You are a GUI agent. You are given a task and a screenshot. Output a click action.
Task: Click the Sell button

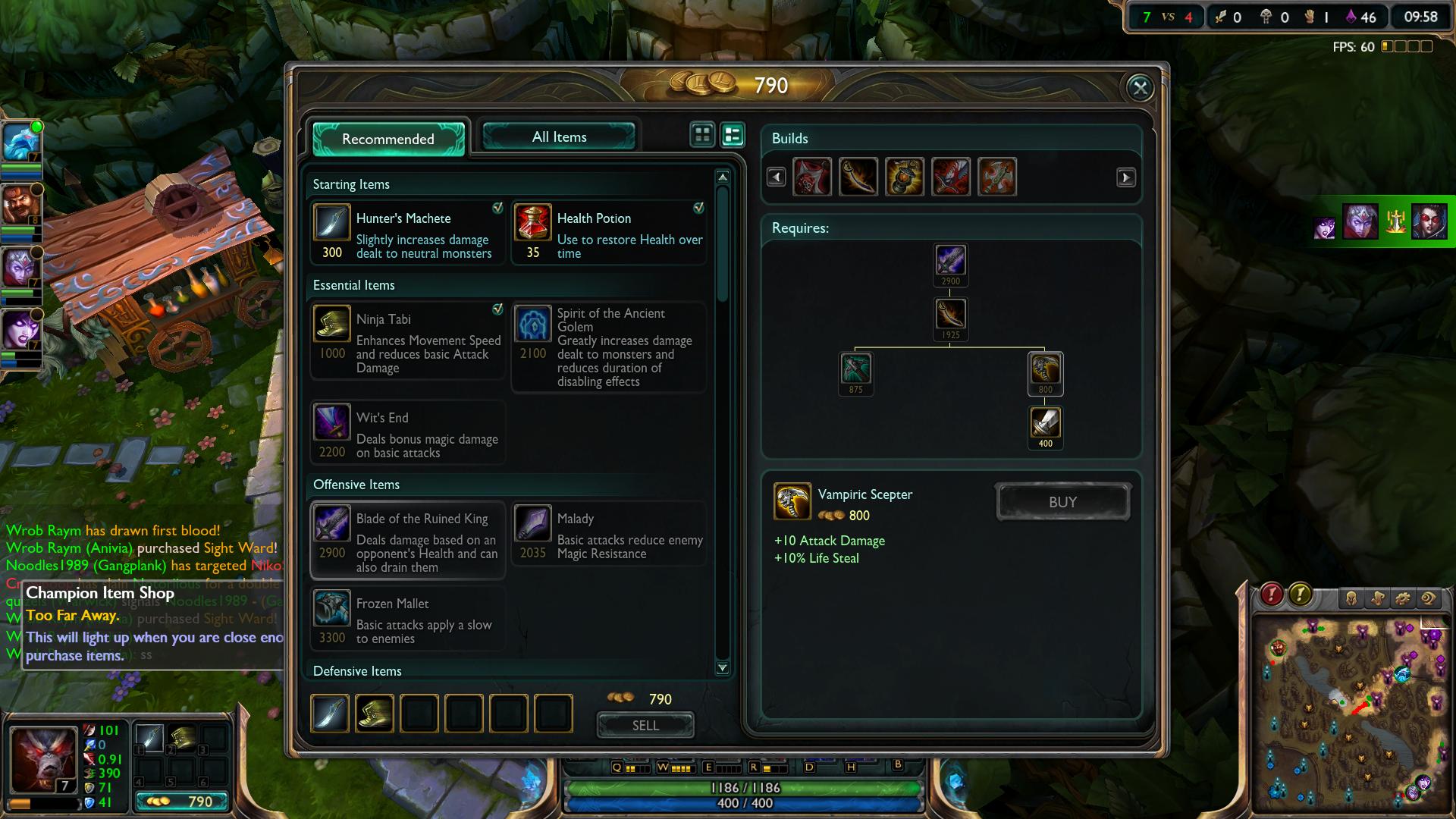coord(645,726)
